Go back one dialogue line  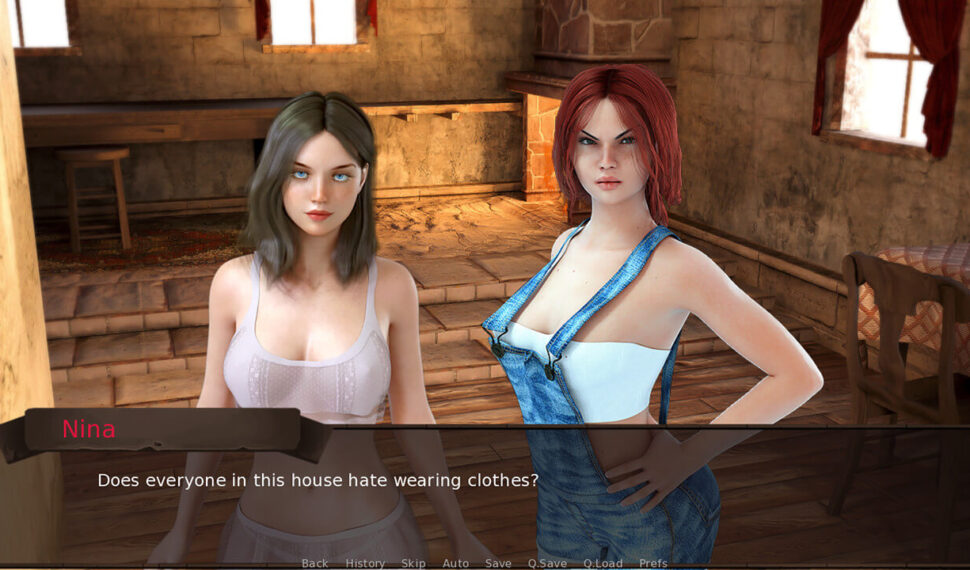click(x=314, y=563)
